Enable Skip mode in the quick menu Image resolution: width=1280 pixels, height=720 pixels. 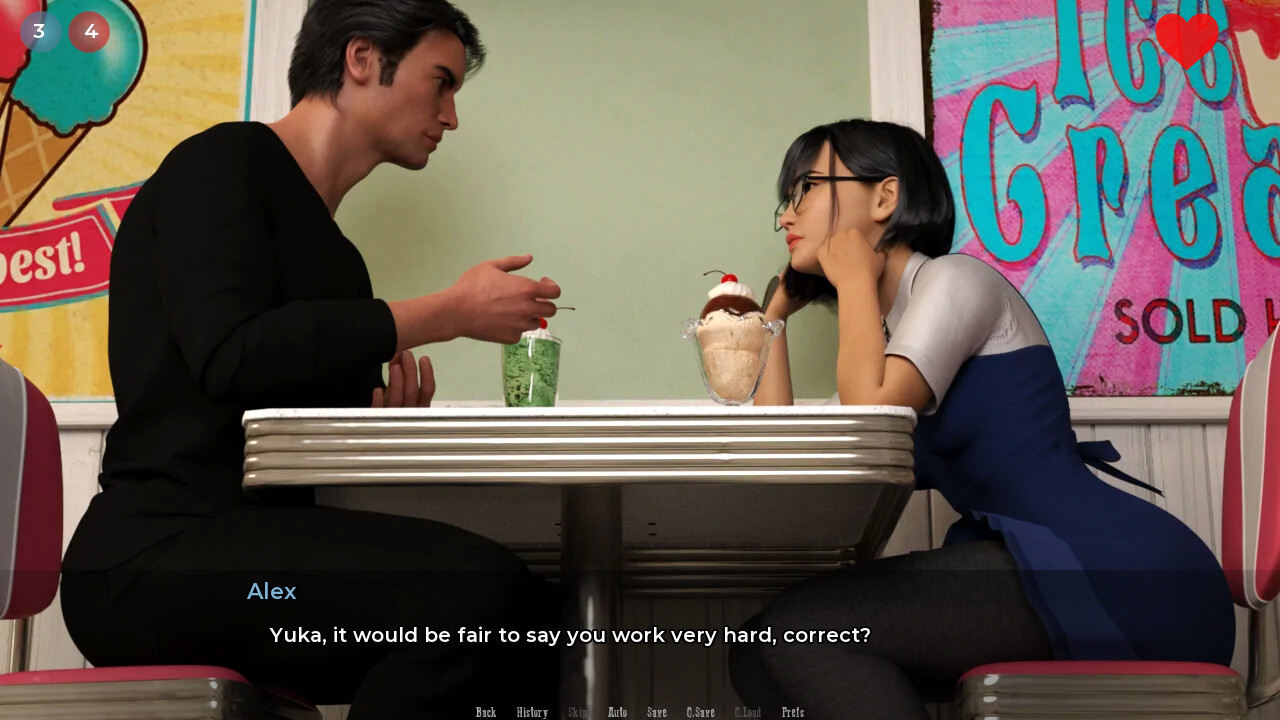[578, 712]
